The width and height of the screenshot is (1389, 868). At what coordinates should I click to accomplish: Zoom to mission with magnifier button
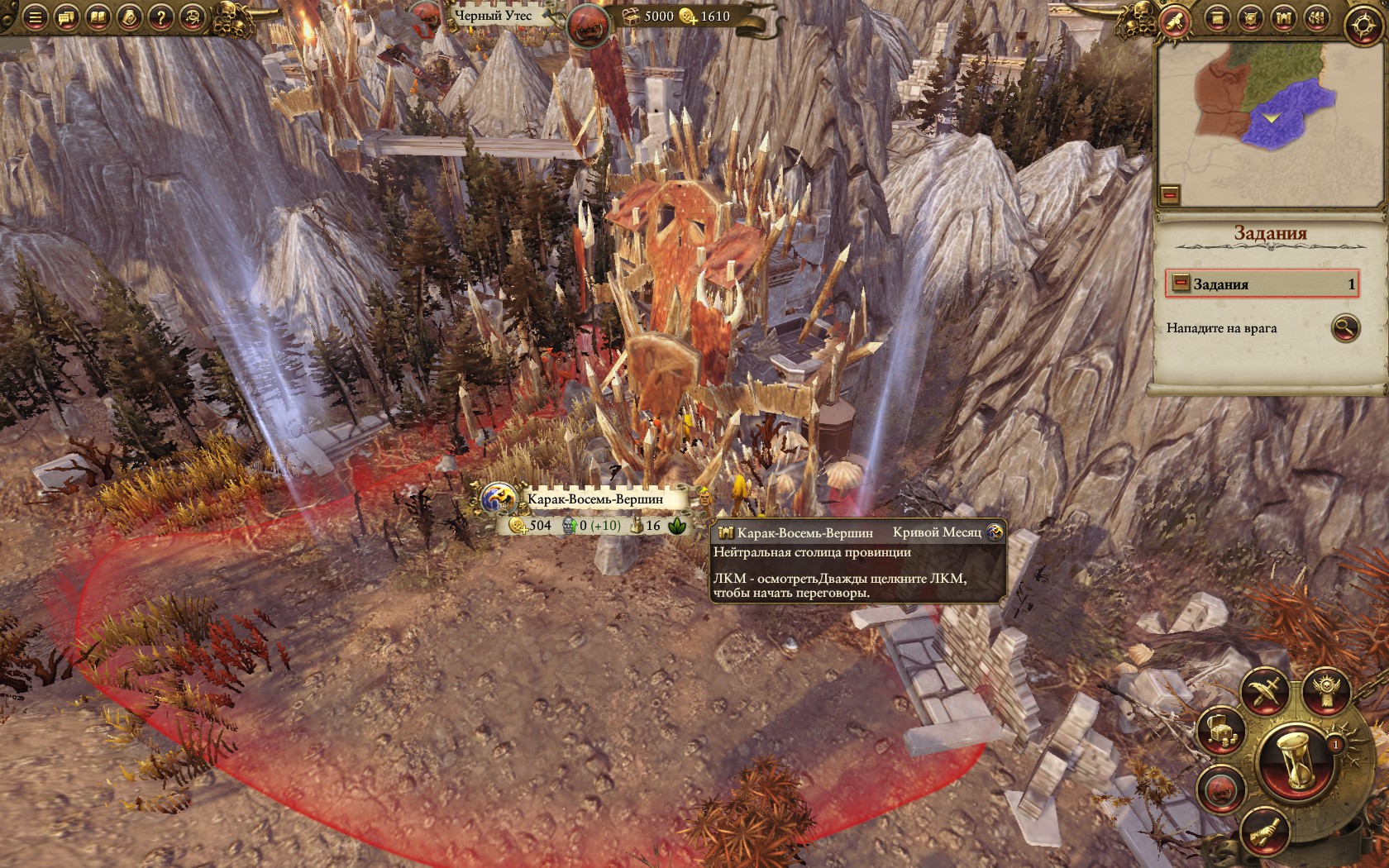click(x=1345, y=328)
